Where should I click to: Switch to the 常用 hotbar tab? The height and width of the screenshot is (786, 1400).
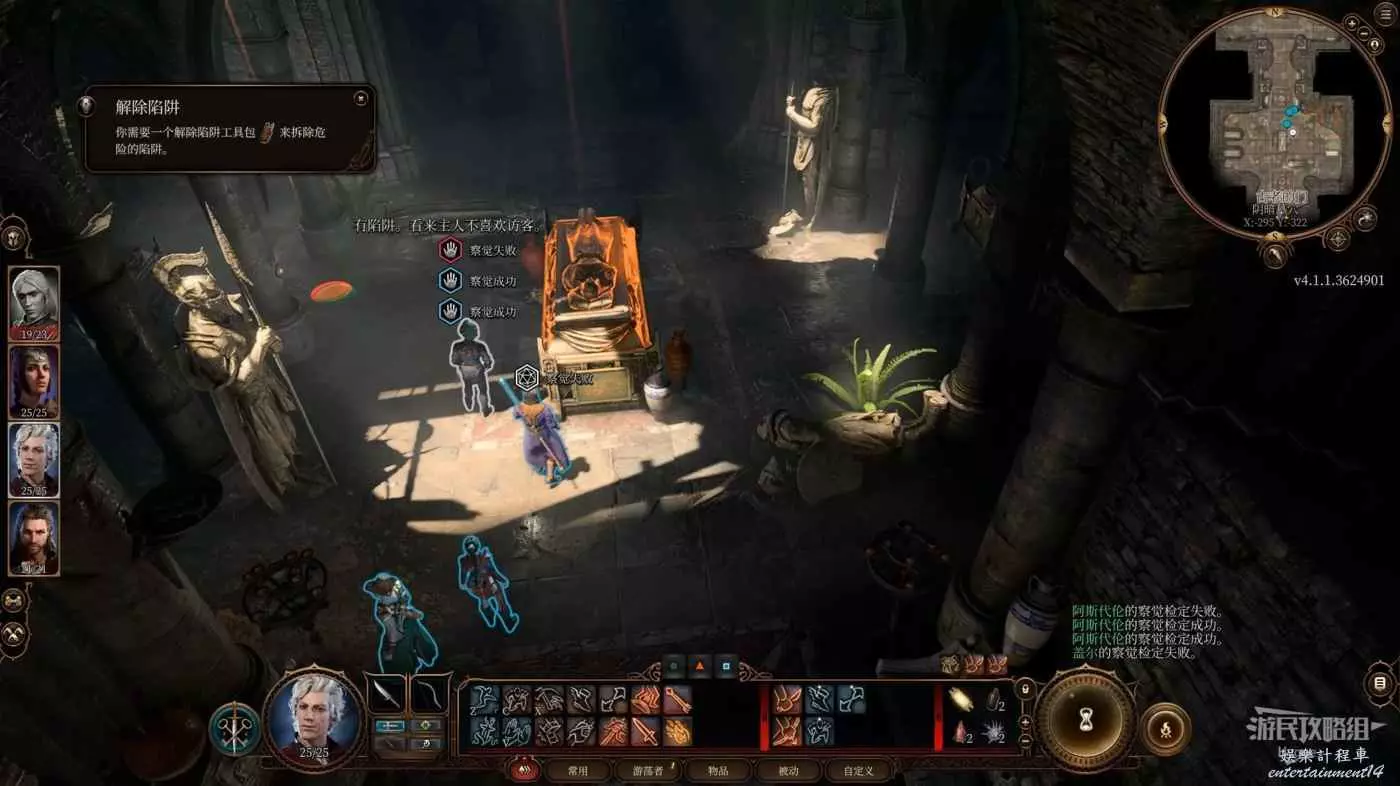(578, 771)
